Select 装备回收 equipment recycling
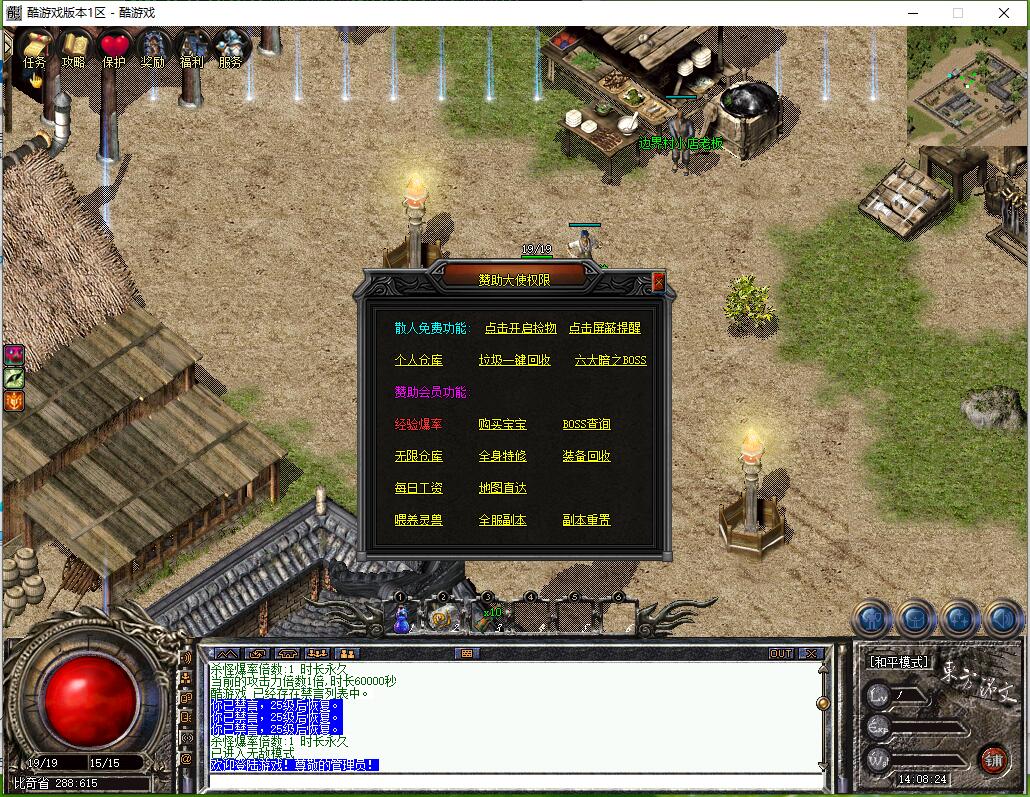 tap(586, 456)
